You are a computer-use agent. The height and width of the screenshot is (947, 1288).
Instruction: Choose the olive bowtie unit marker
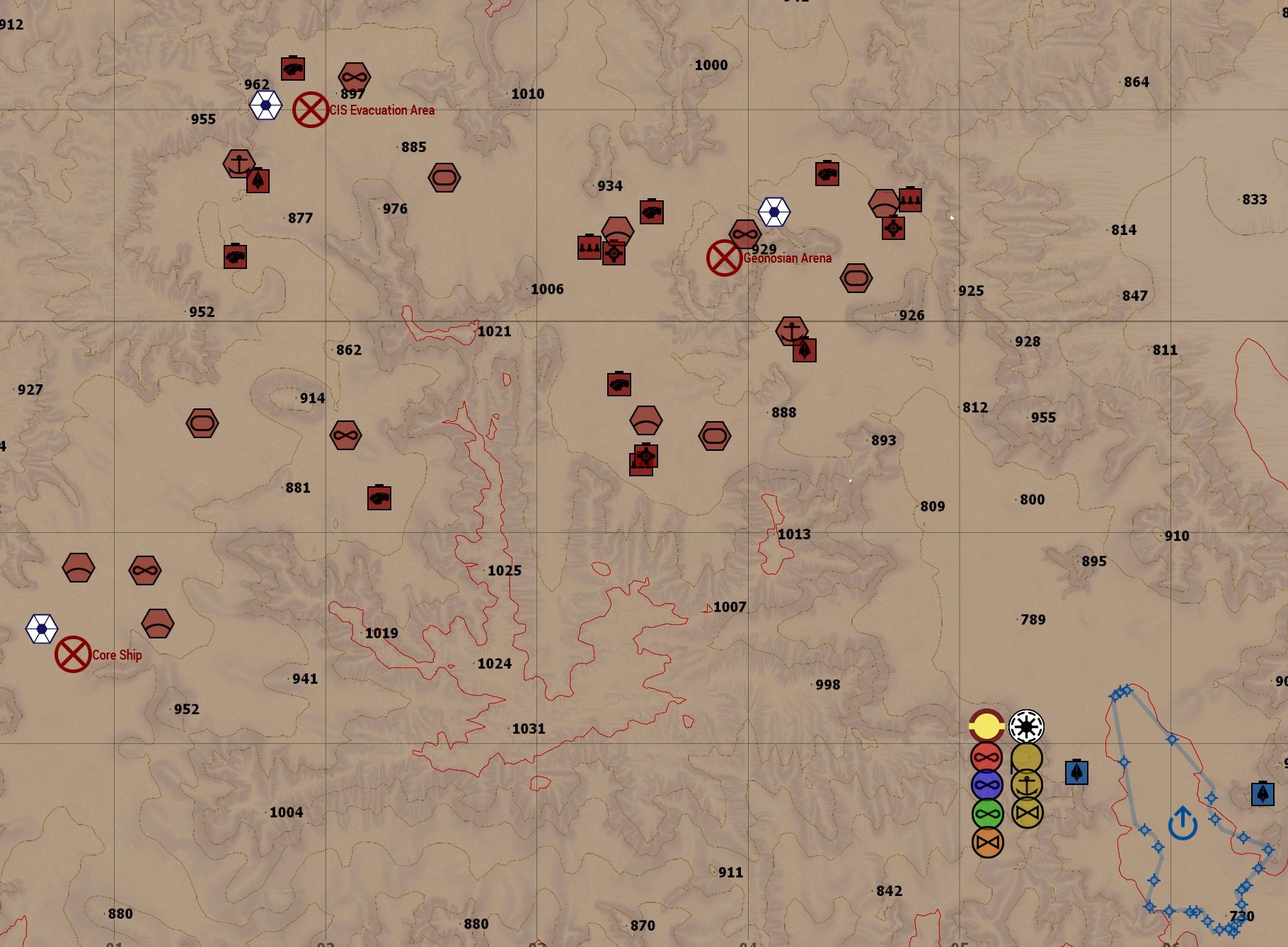(1027, 813)
